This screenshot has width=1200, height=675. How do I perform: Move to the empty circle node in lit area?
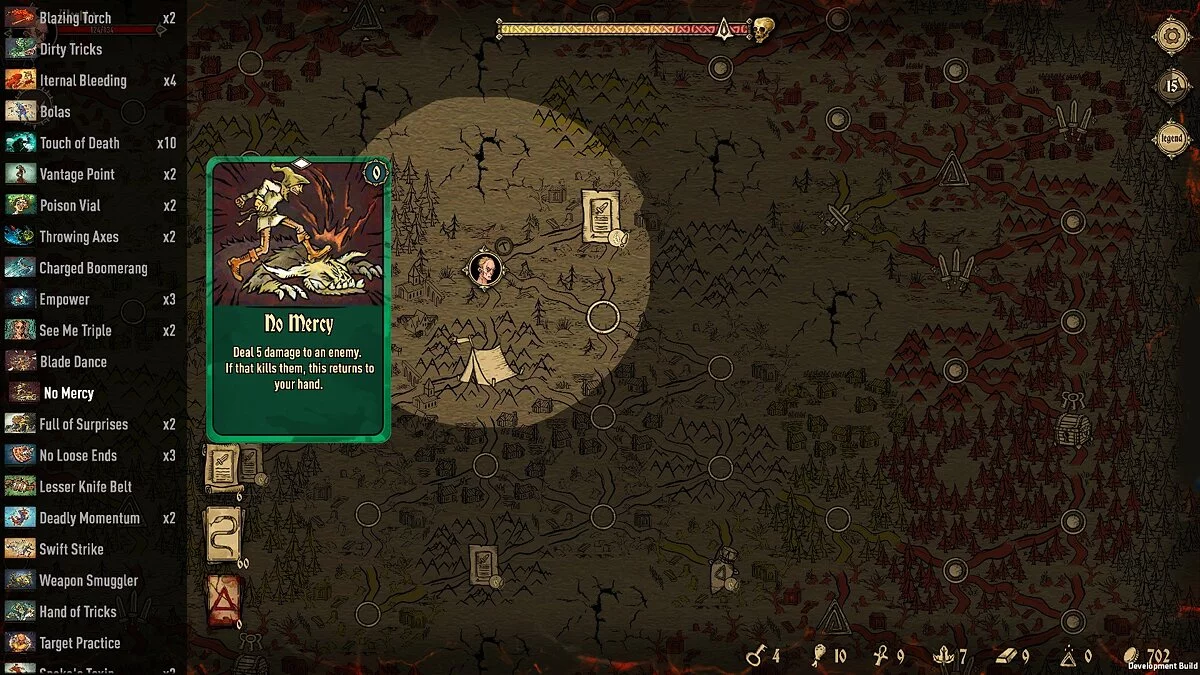tap(603, 317)
